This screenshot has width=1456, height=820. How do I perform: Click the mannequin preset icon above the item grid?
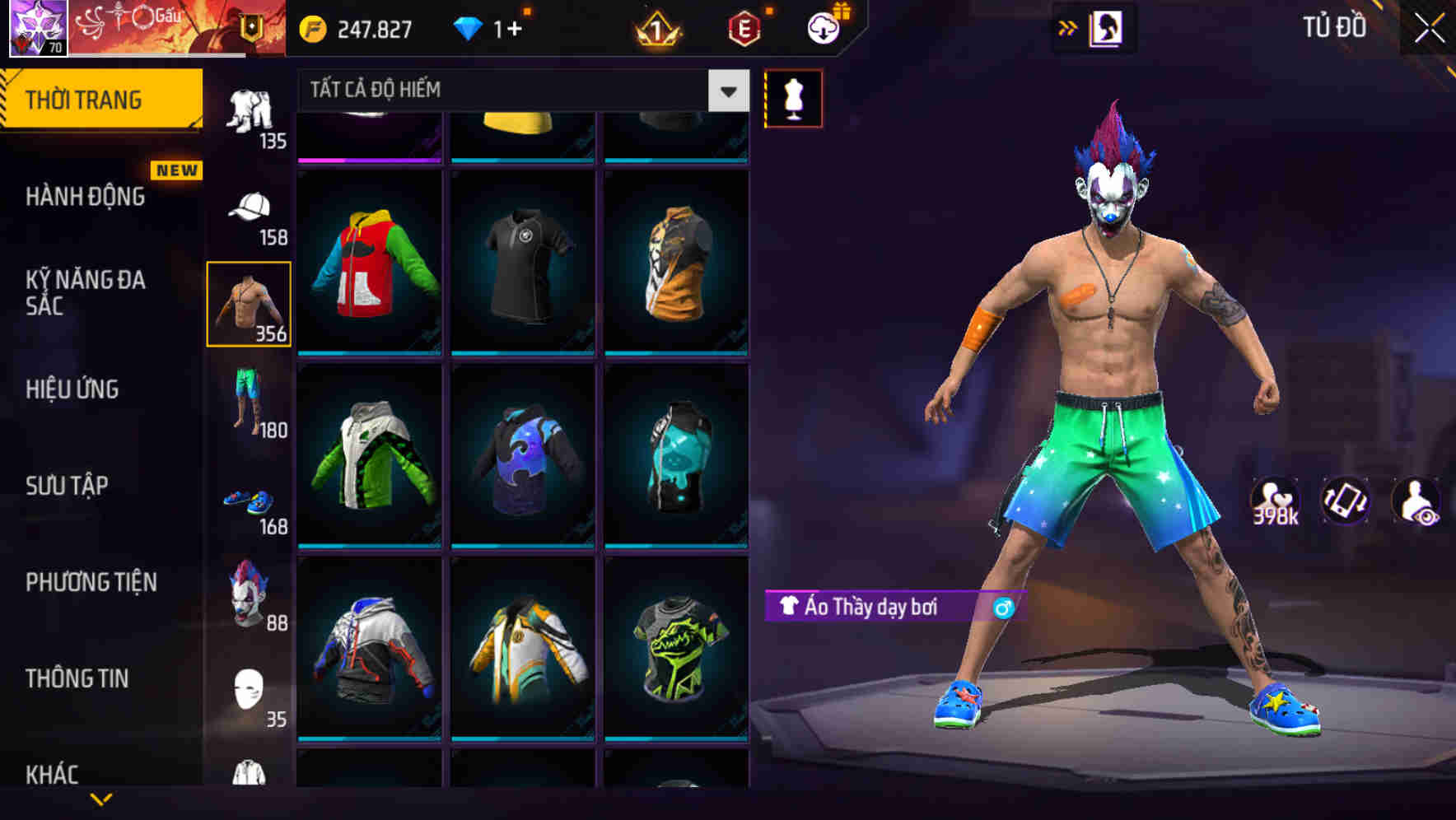click(x=793, y=96)
